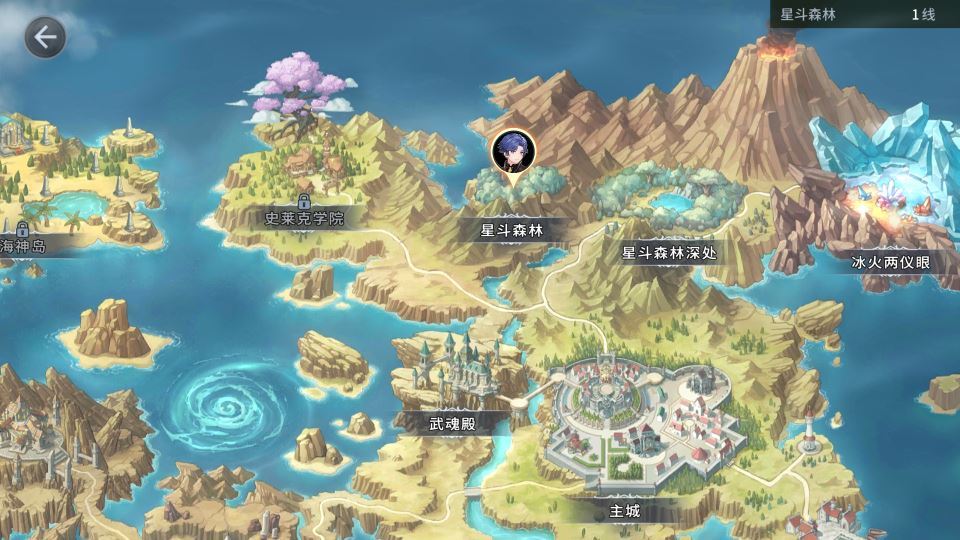Travel to 星斗森林深处 on the map
960x540 pixels.
(669, 253)
